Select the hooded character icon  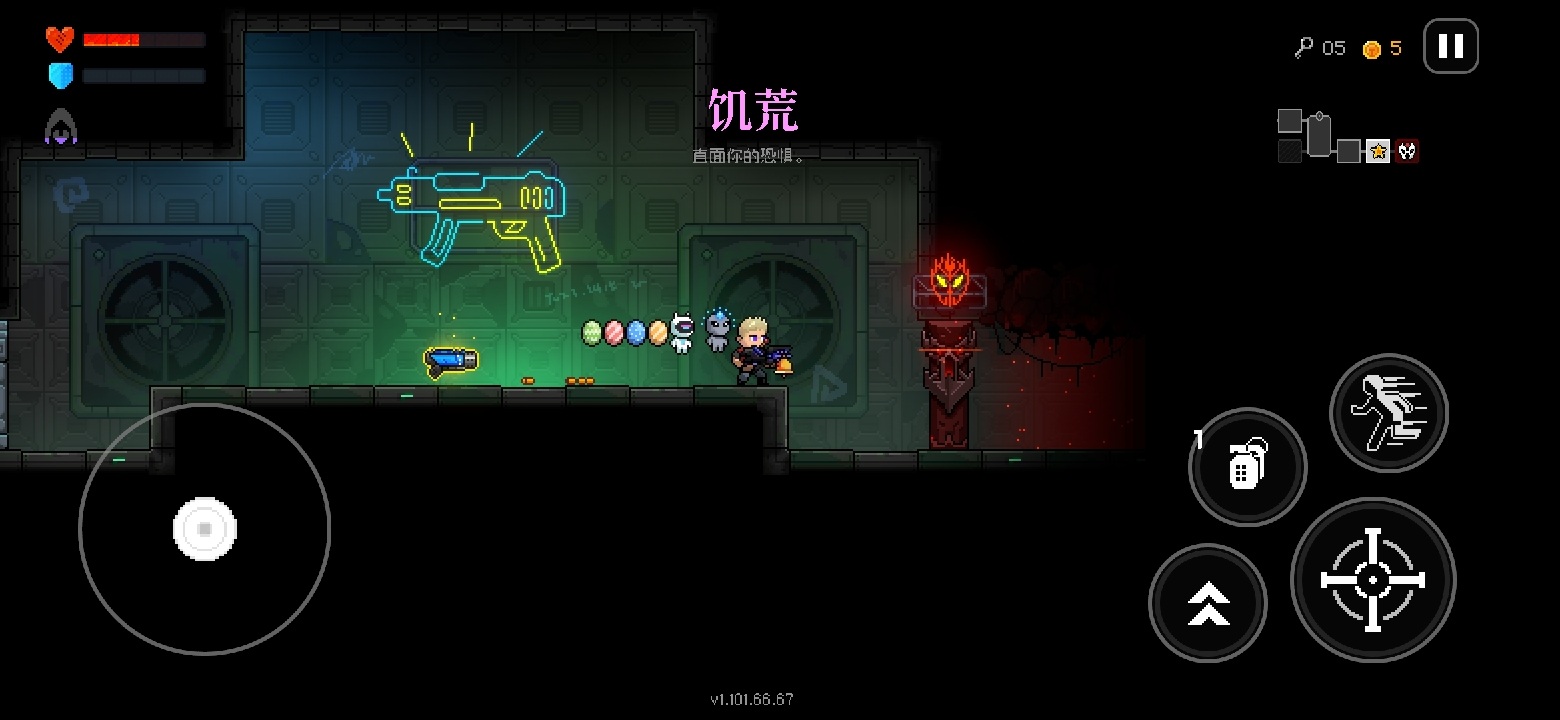tap(60, 127)
